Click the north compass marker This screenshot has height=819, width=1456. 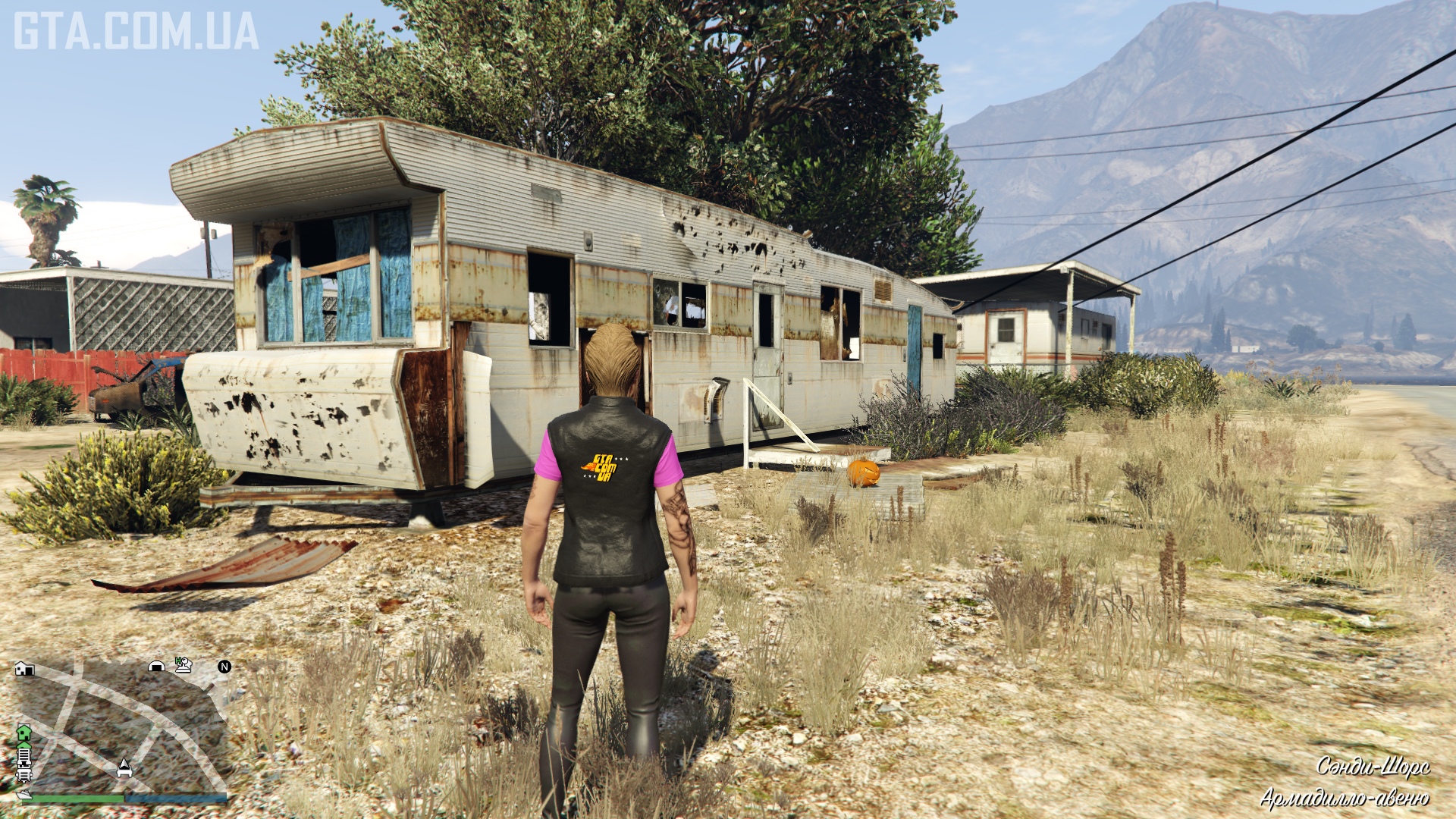(x=224, y=667)
